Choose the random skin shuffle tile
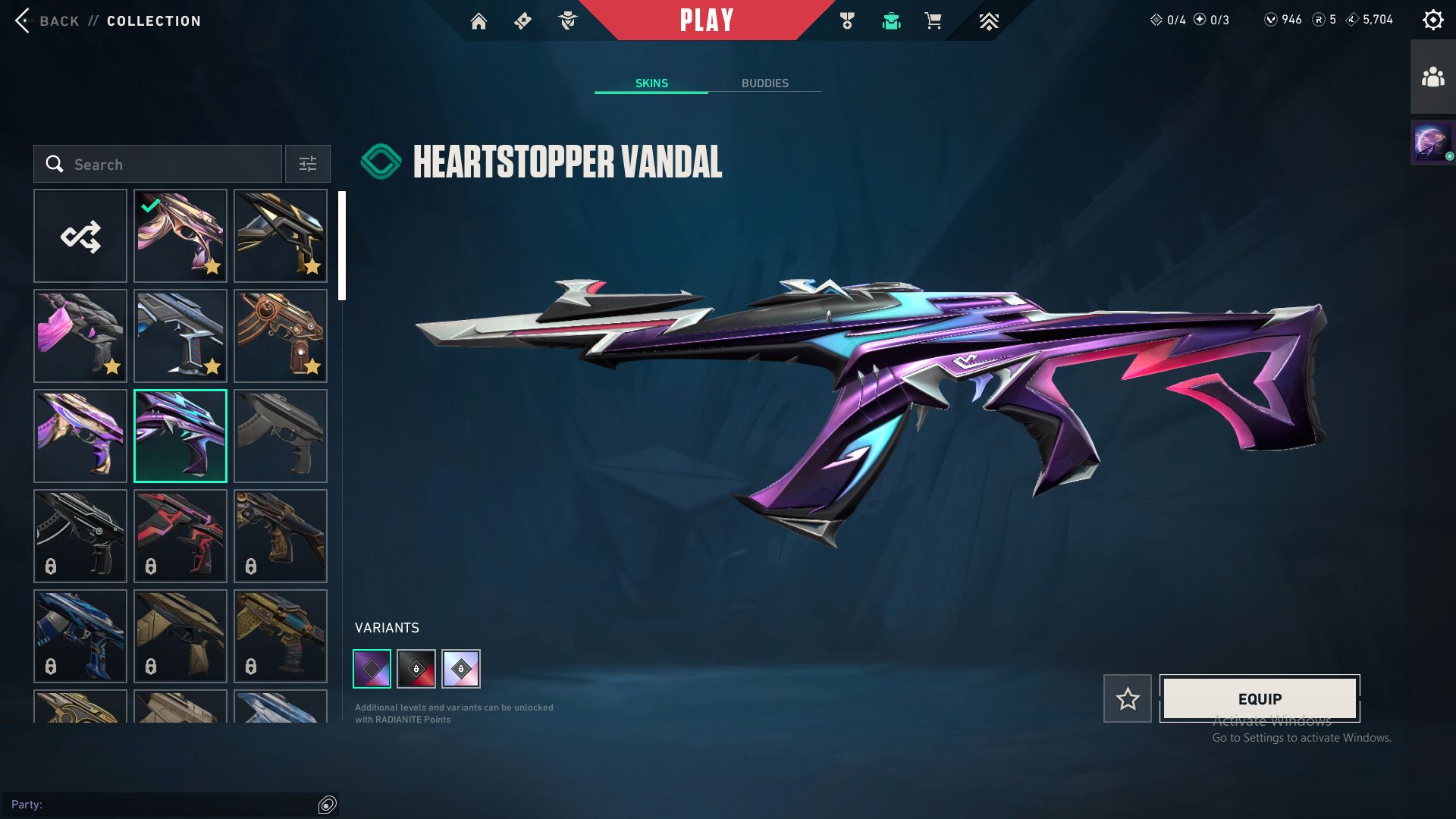Screen dimensions: 1456x819 [x=80, y=236]
